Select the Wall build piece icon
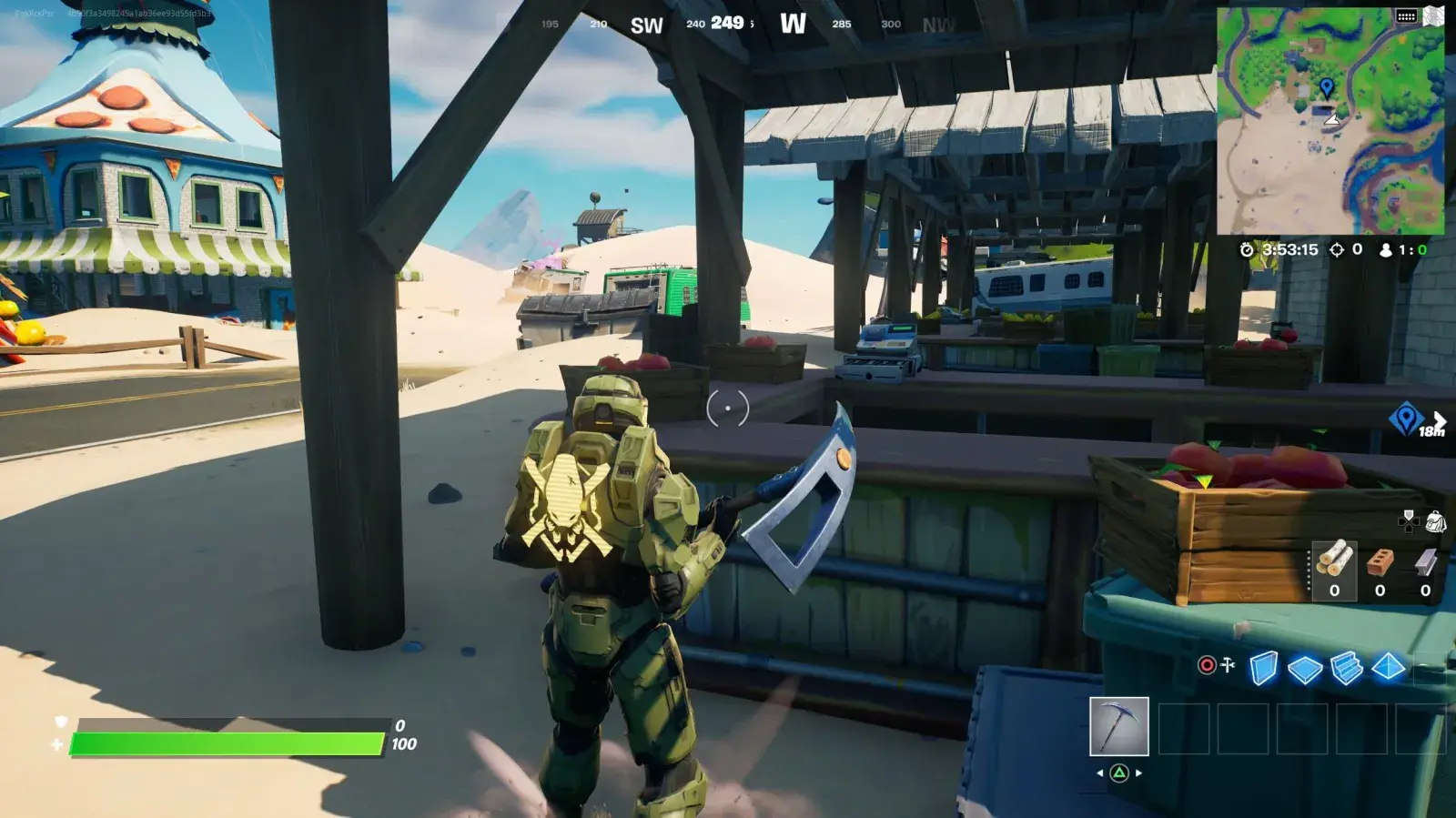1456x818 pixels. 1263,666
